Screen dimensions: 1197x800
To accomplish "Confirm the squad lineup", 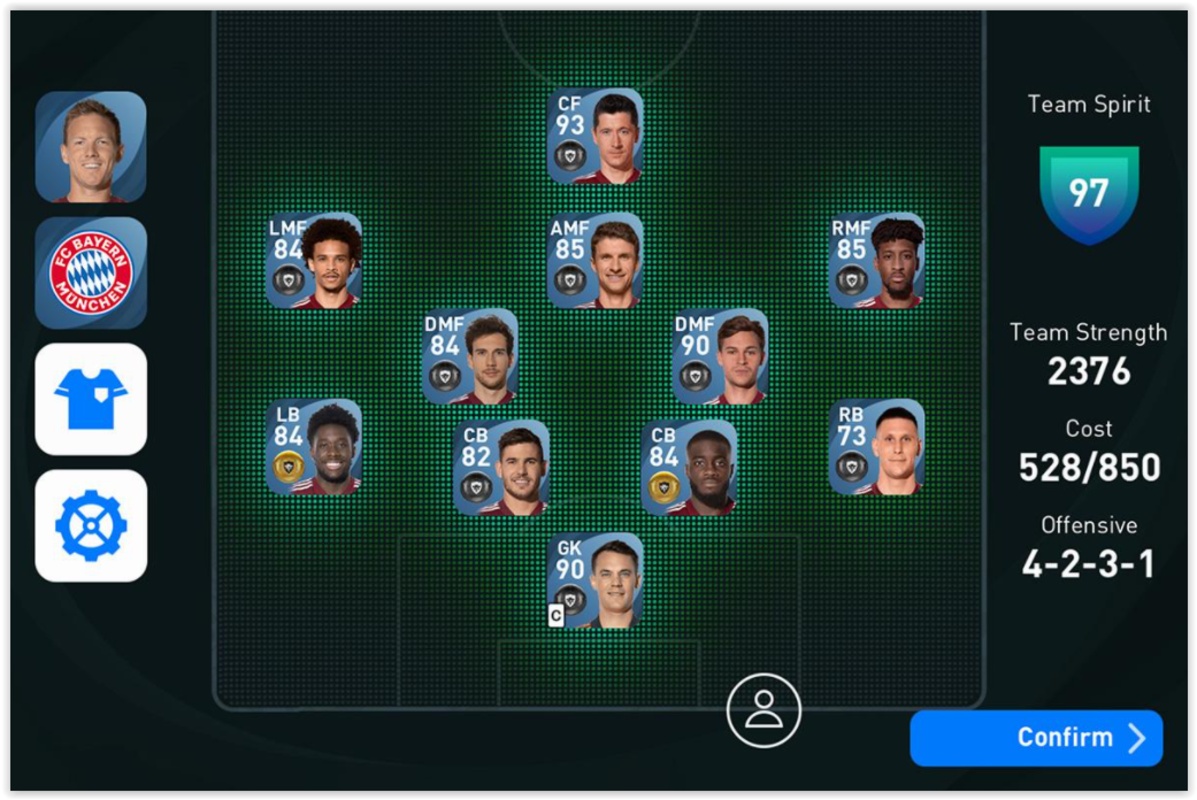I will coord(1036,738).
